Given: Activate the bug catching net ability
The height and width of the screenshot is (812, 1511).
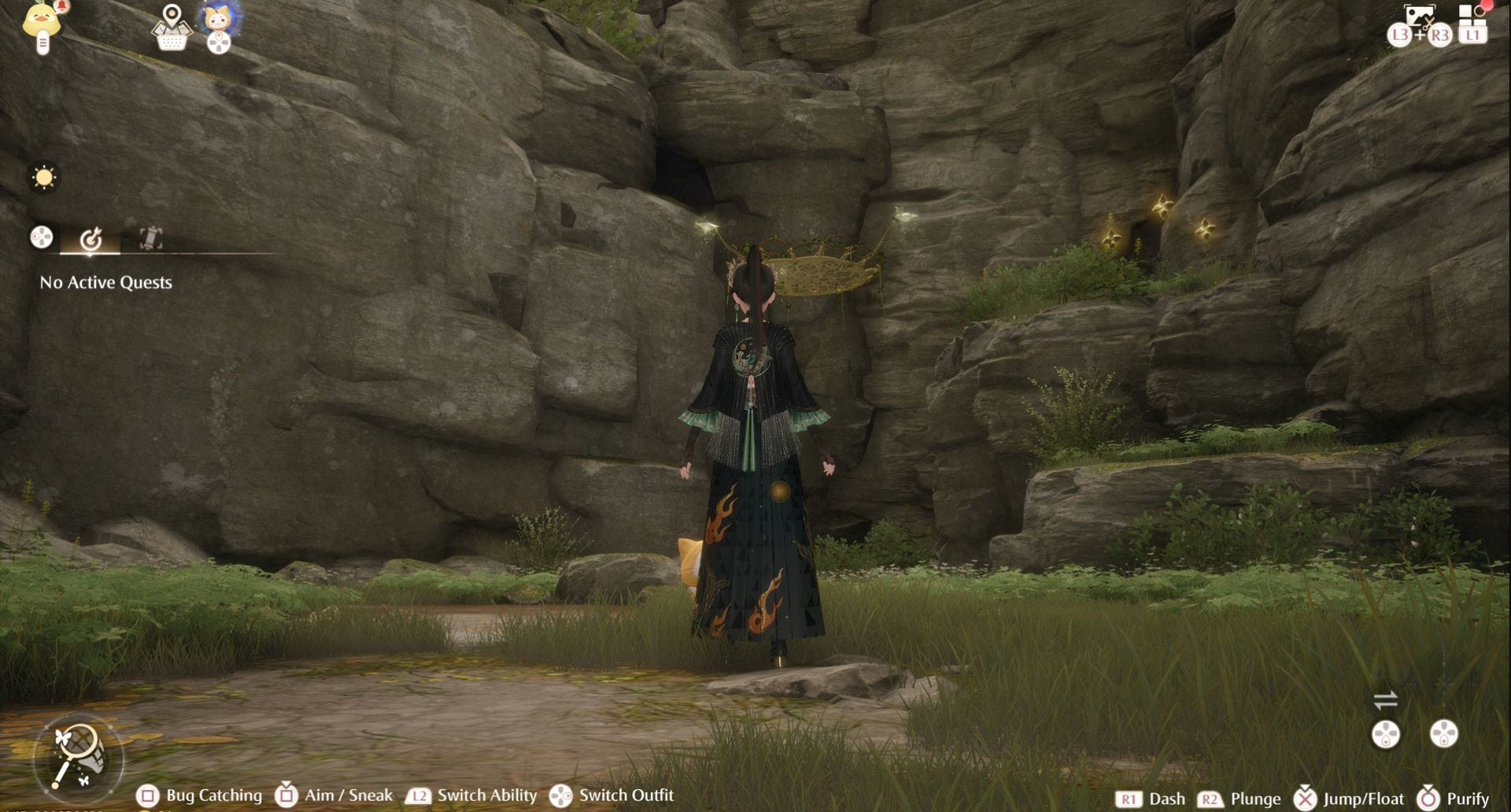Looking at the screenshot, I should [x=78, y=756].
